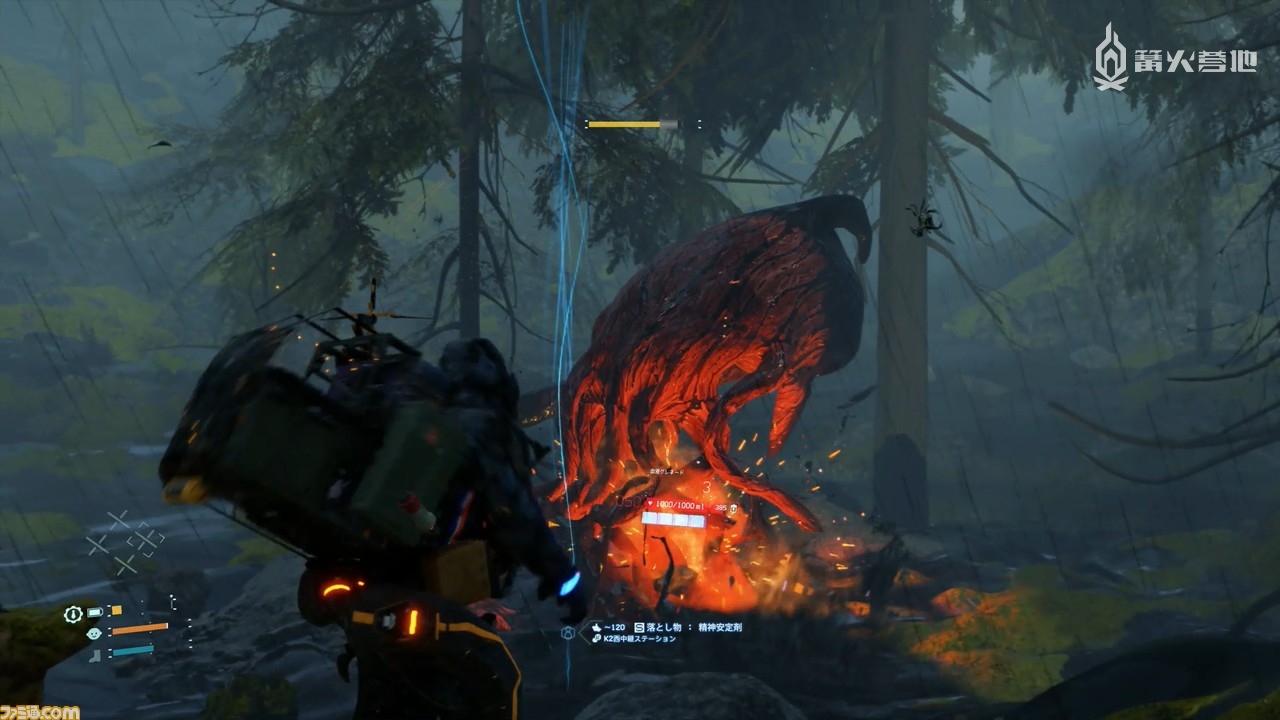Select the boot durability icon
The image size is (1280, 720).
(x=95, y=655)
